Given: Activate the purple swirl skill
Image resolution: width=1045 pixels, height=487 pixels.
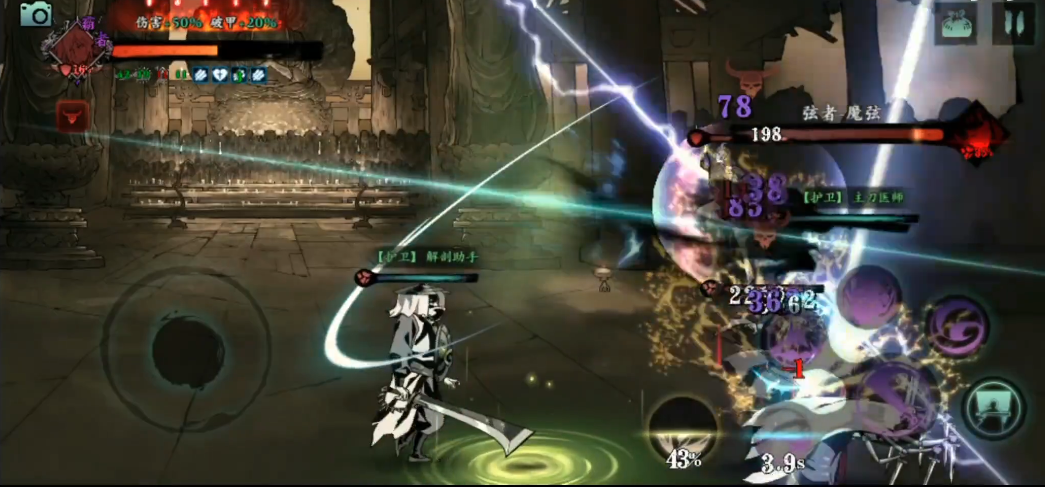Looking at the screenshot, I should tap(957, 326).
